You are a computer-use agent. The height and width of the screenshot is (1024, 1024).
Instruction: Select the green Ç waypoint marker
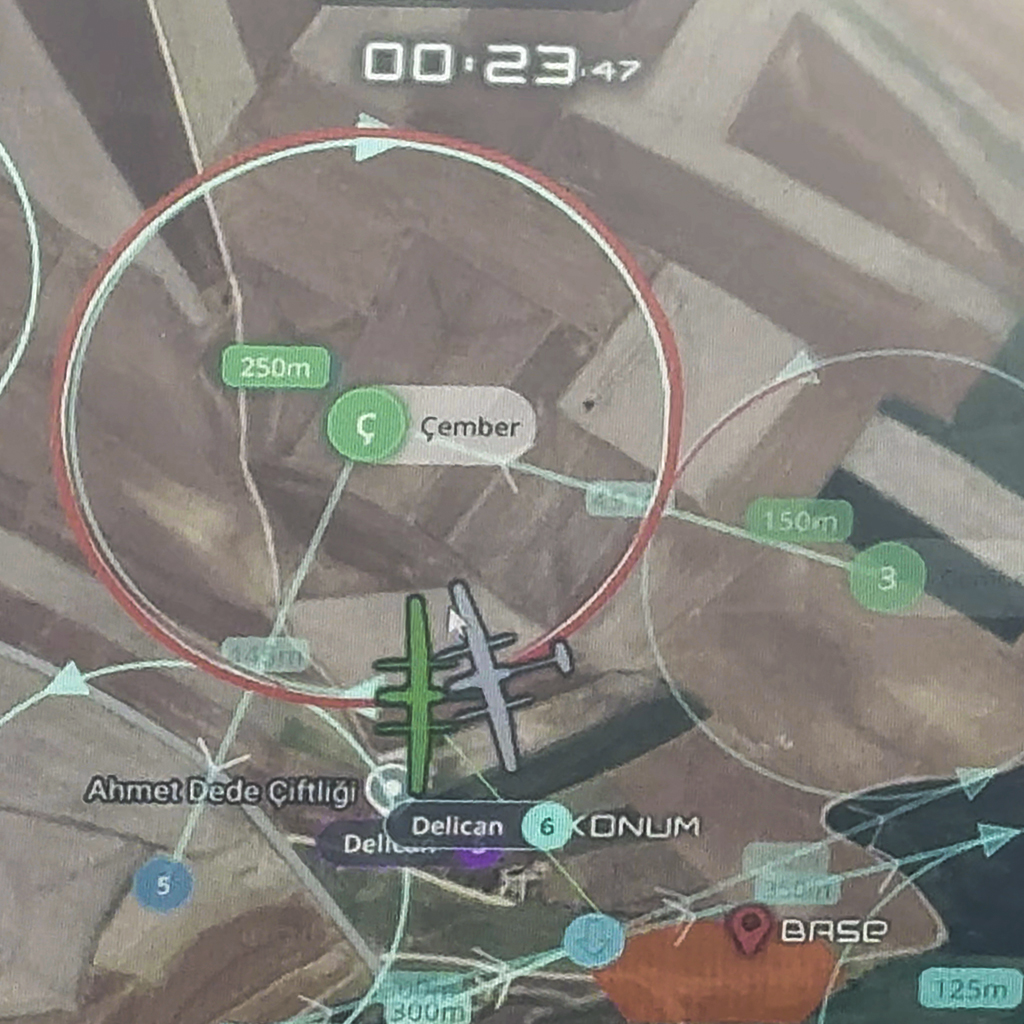366,426
